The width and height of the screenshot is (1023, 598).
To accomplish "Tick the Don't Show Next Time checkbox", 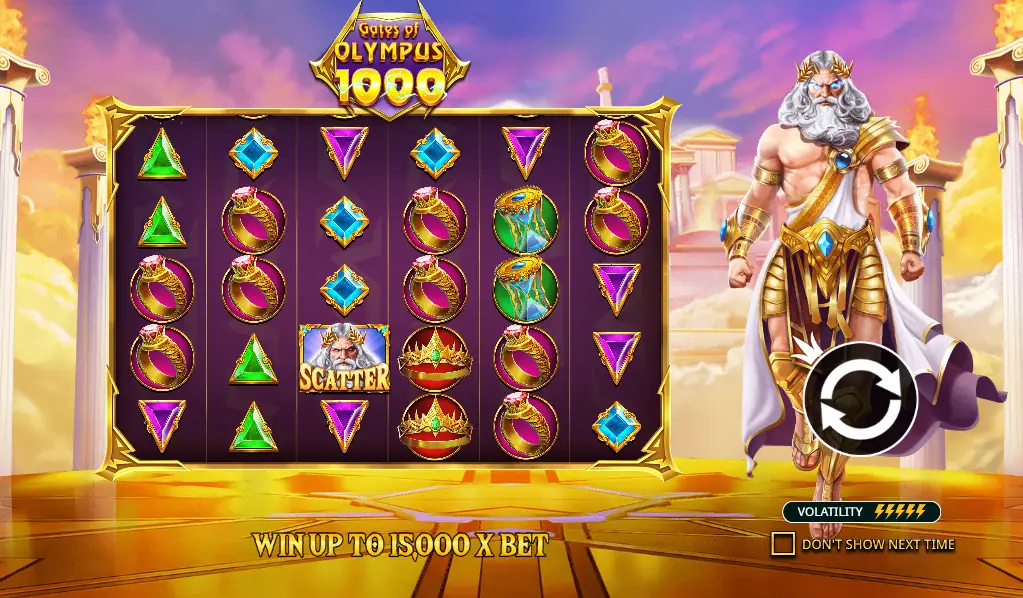I will 783,544.
